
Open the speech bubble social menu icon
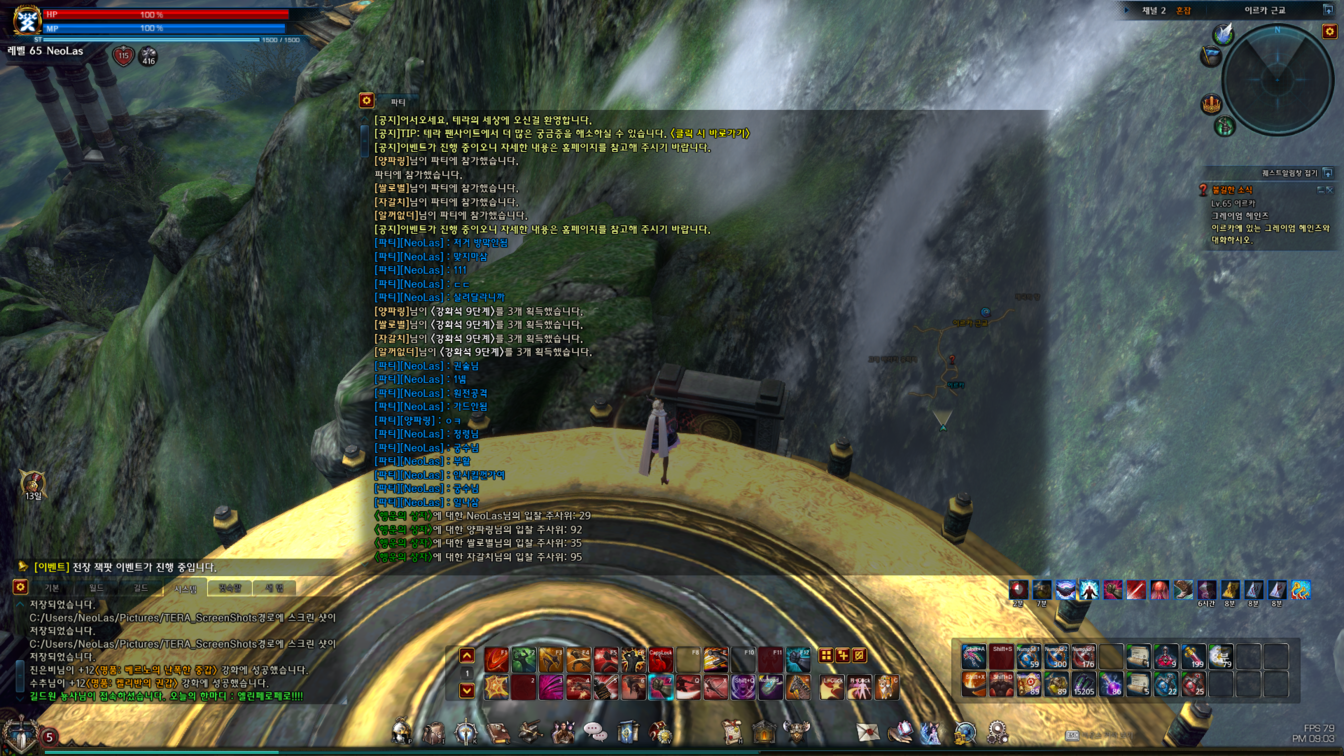595,733
